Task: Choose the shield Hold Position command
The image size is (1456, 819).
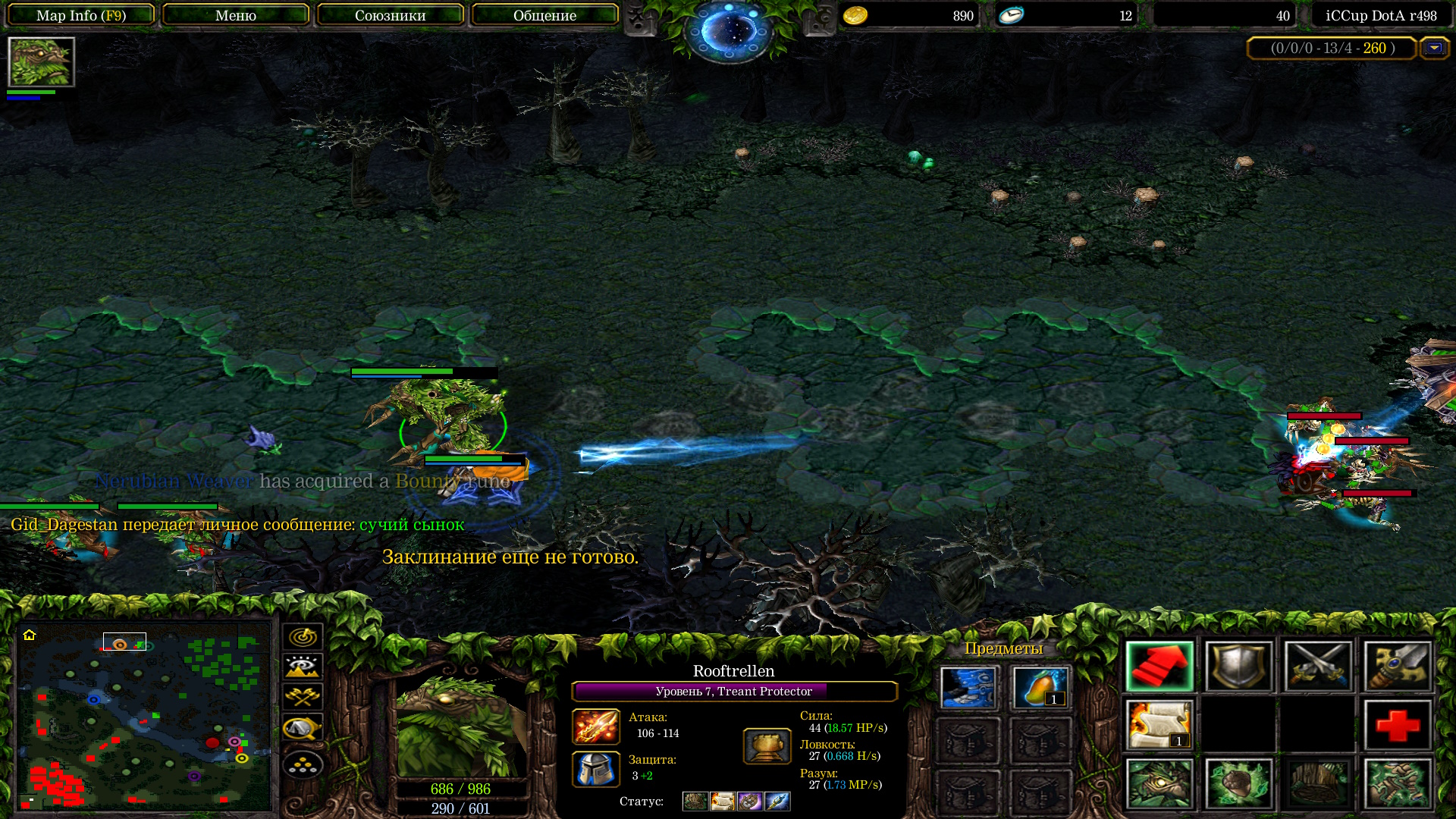Action: pyautogui.click(x=1238, y=667)
